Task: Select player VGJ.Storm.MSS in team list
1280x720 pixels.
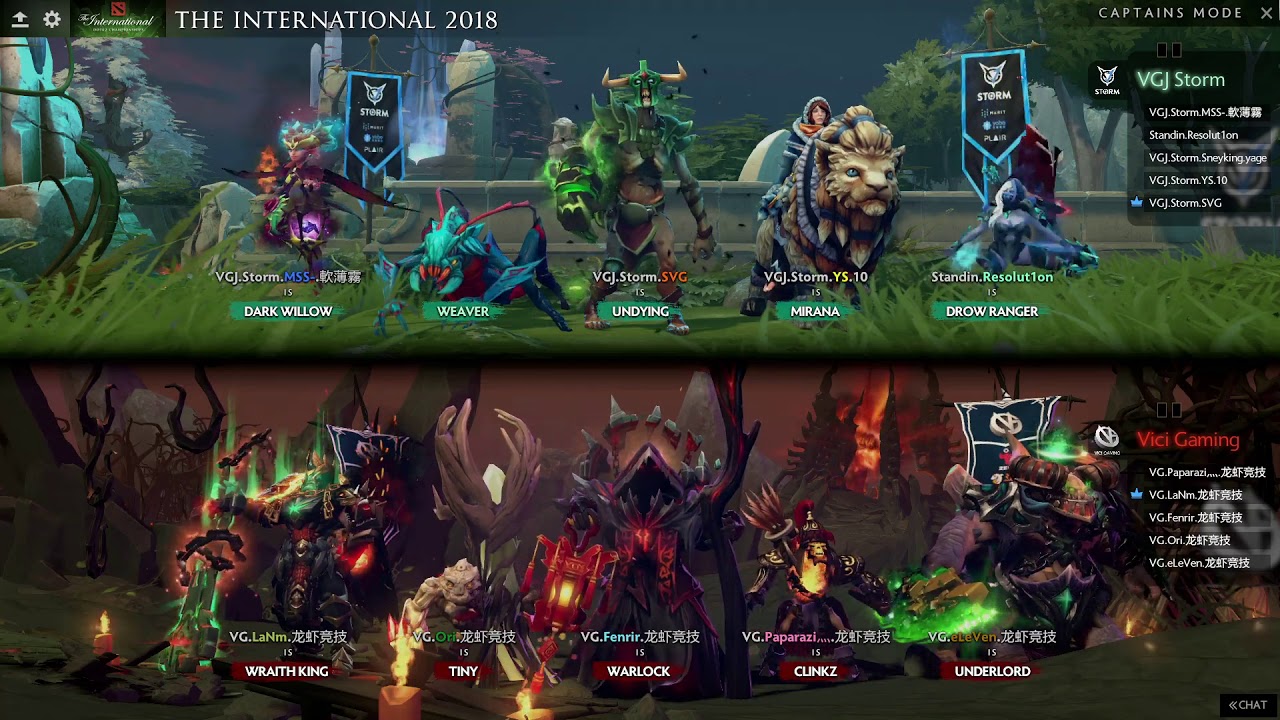Action: pos(1204,113)
